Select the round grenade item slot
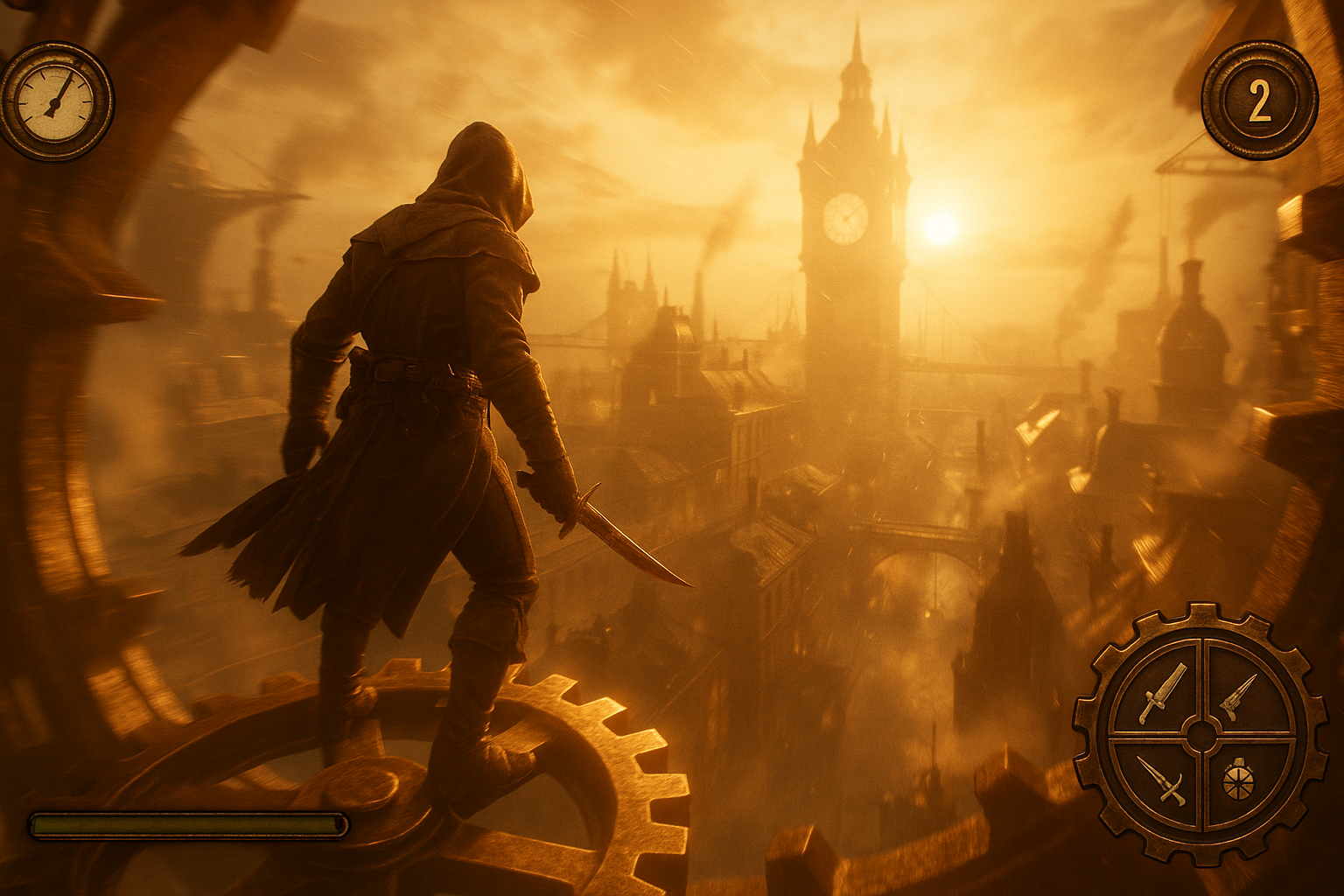This screenshot has width=1344, height=896. [x=1238, y=780]
